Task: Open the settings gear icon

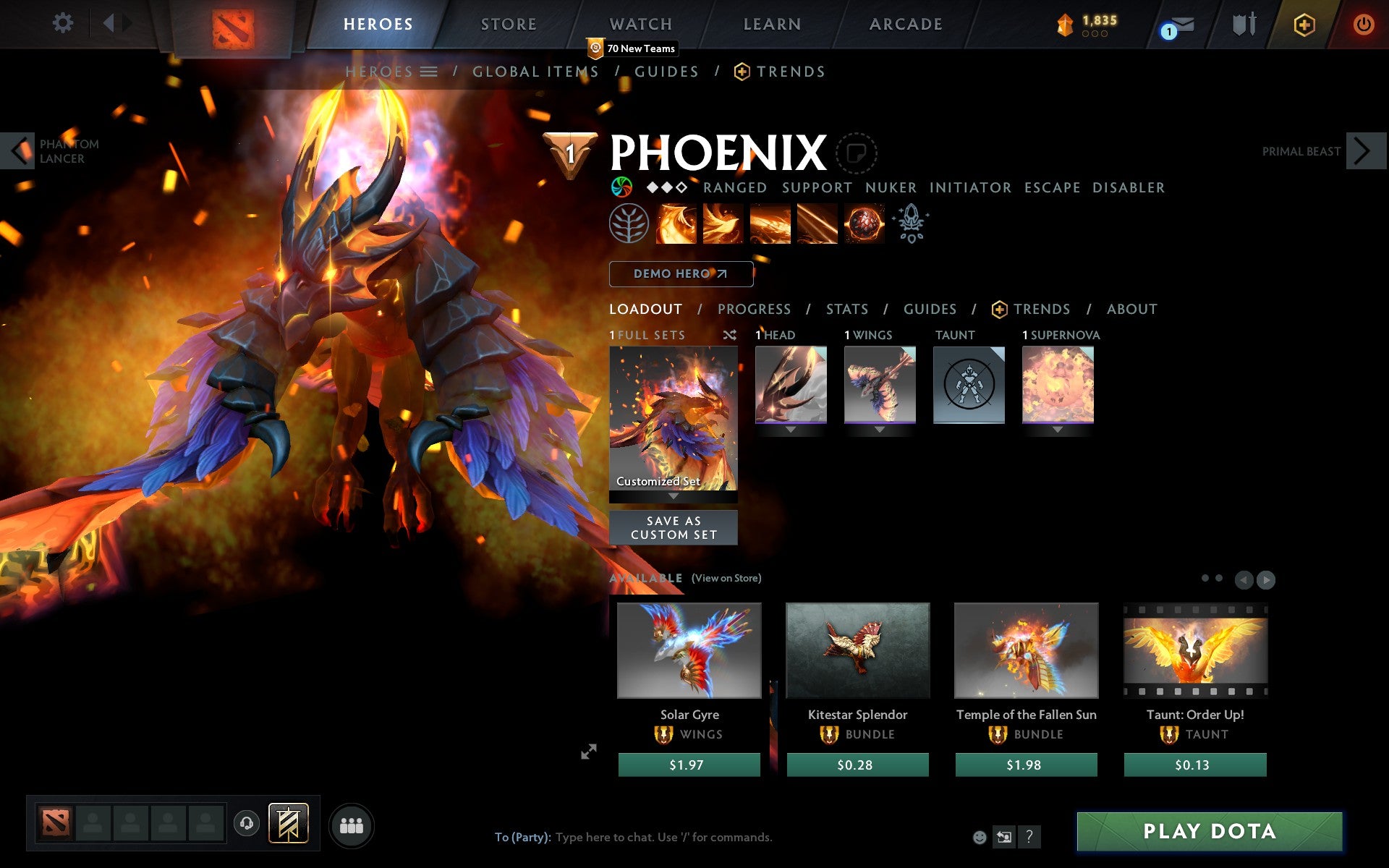Action: click(64, 23)
